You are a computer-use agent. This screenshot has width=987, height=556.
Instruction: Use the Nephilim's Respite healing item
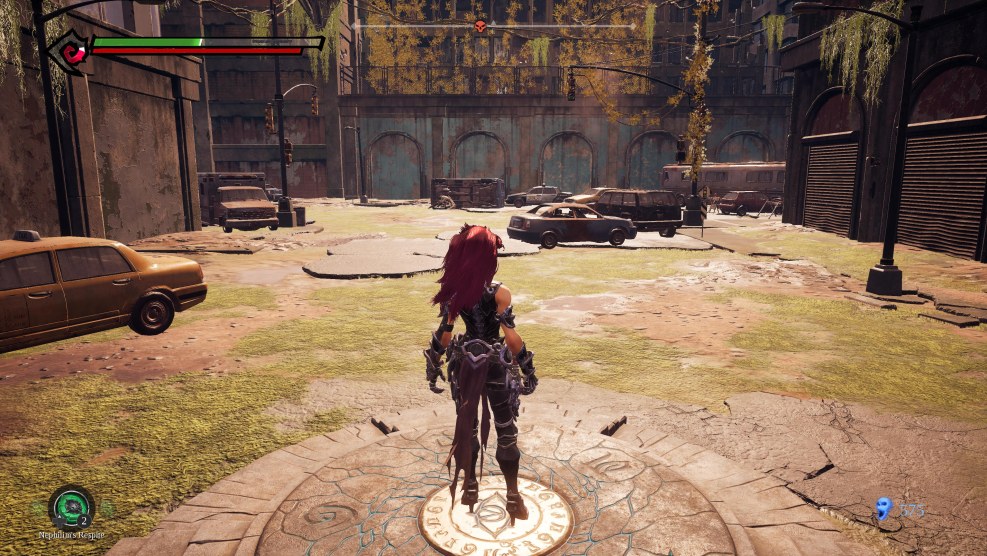(x=71, y=507)
